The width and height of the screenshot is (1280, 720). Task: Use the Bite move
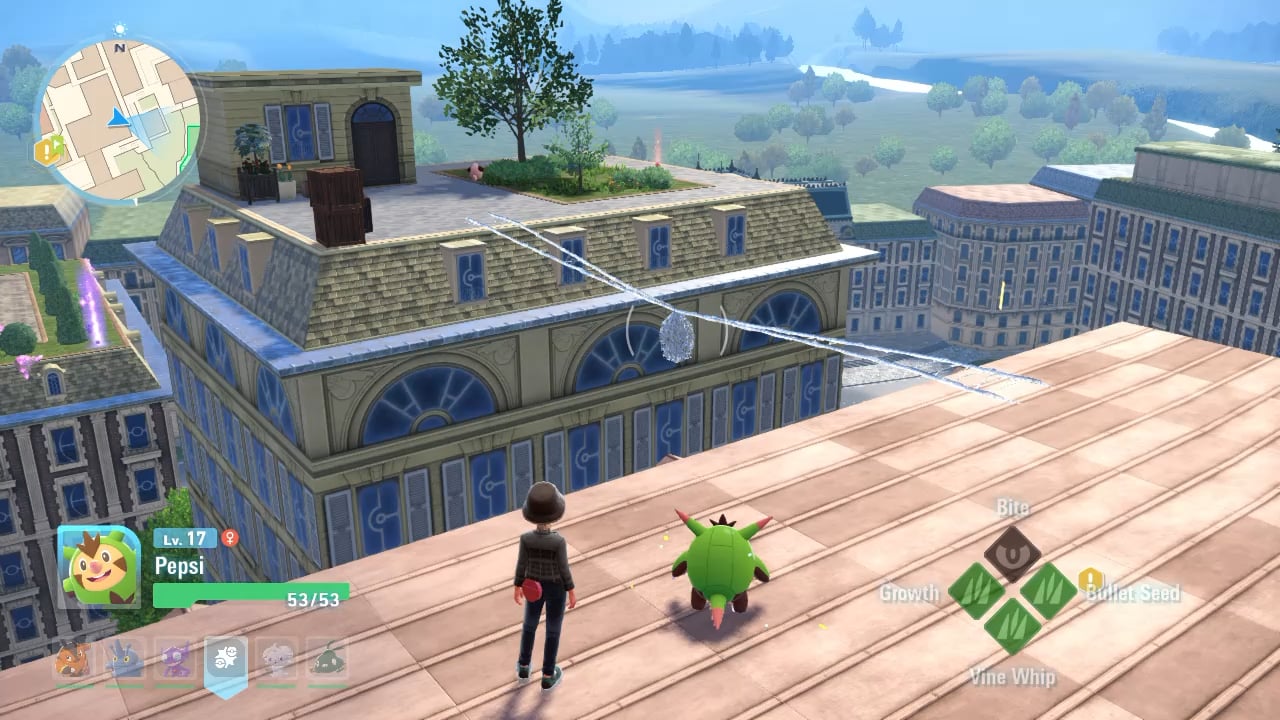(x=1012, y=553)
